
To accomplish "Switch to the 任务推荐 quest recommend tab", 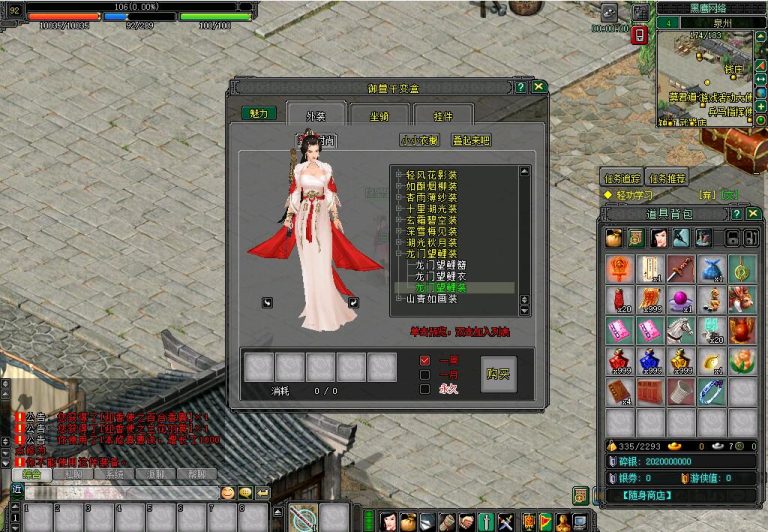I will [665, 178].
